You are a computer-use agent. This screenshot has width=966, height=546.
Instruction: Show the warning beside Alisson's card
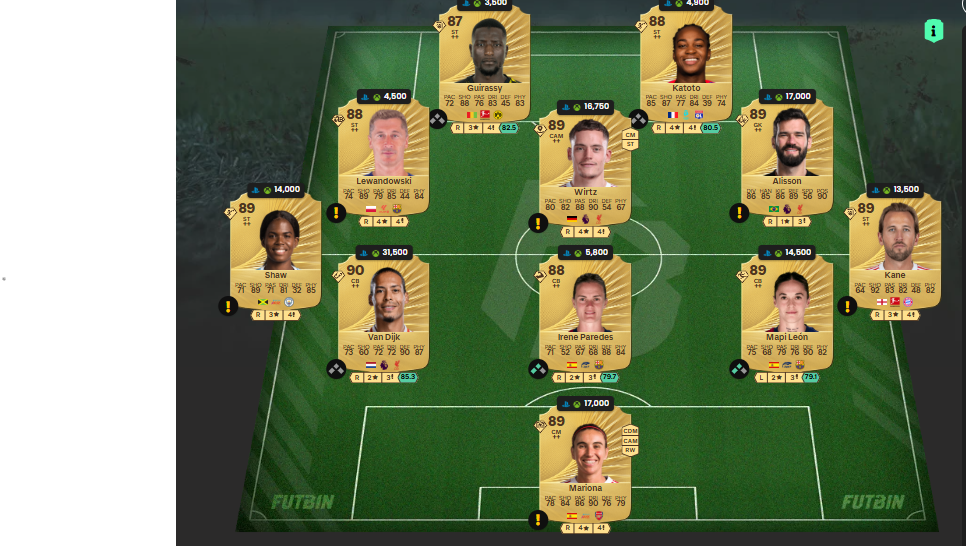click(738, 213)
